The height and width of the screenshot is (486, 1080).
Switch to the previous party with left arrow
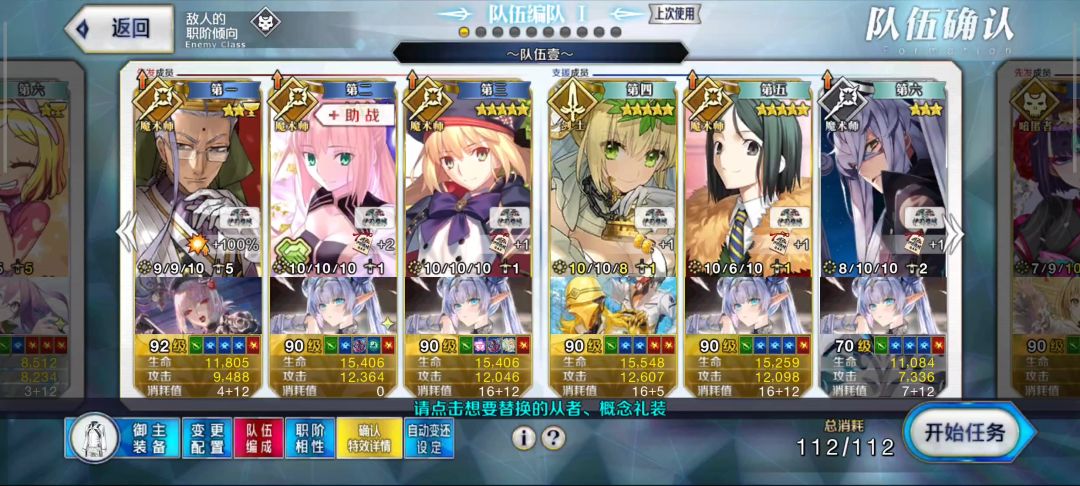click(x=124, y=232)
